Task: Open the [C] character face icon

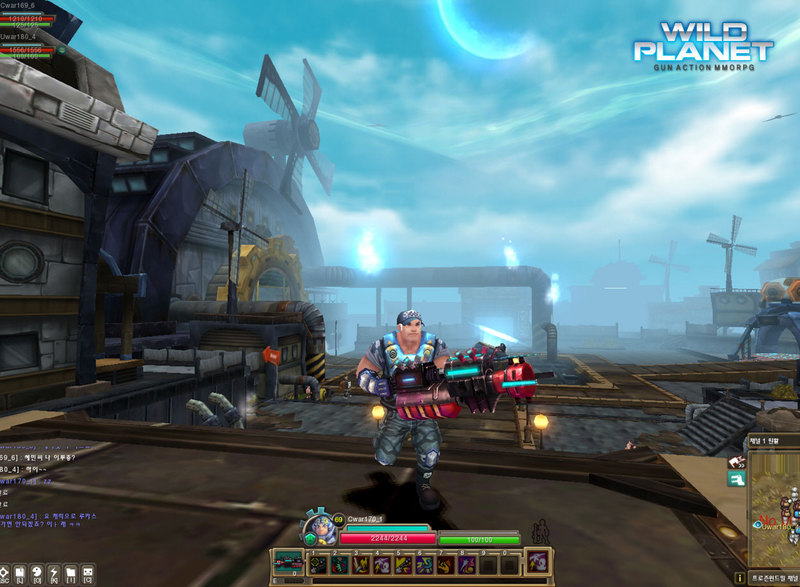Action: (88, 574)
